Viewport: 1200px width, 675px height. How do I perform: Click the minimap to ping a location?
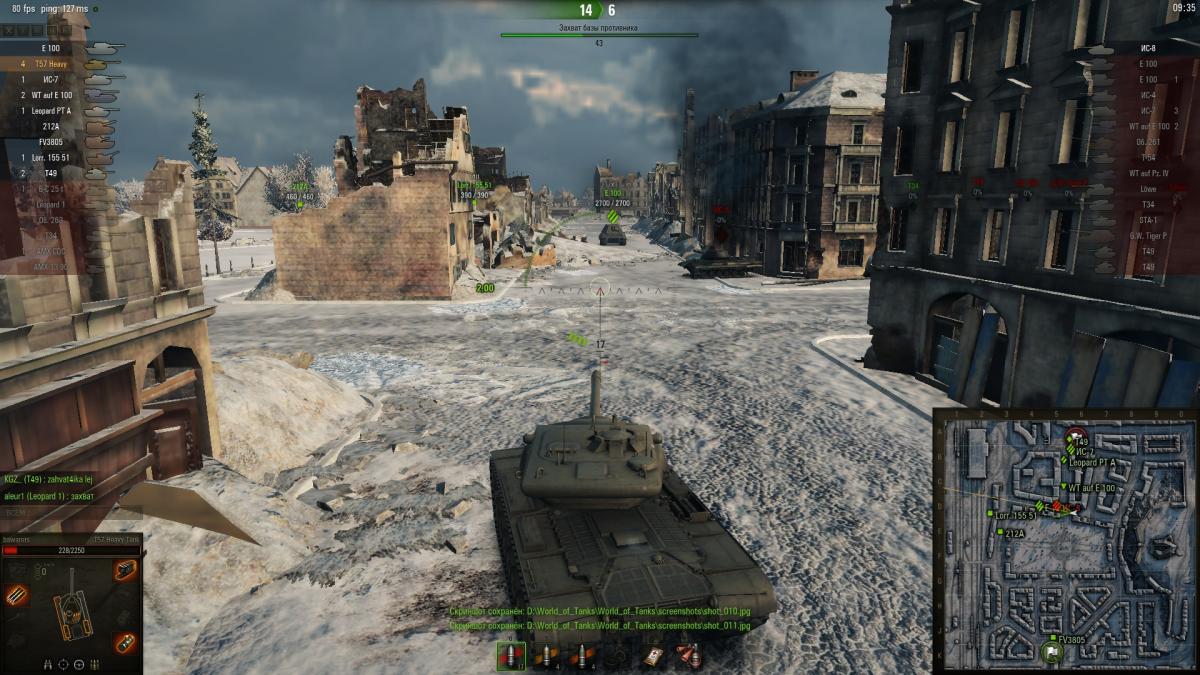click(1100, 580)
